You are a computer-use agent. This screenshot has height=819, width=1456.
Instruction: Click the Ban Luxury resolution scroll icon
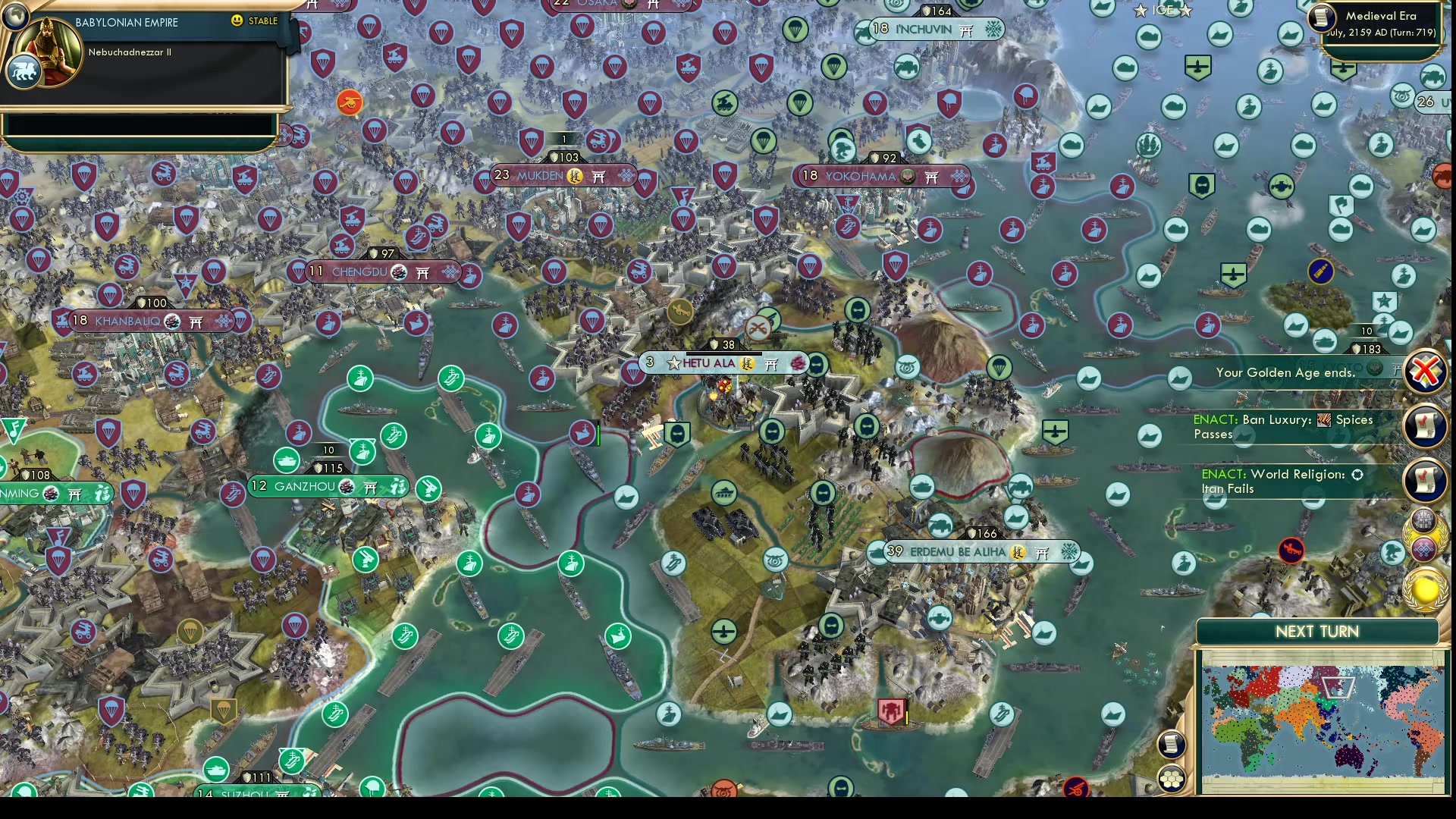[1426, 426]
